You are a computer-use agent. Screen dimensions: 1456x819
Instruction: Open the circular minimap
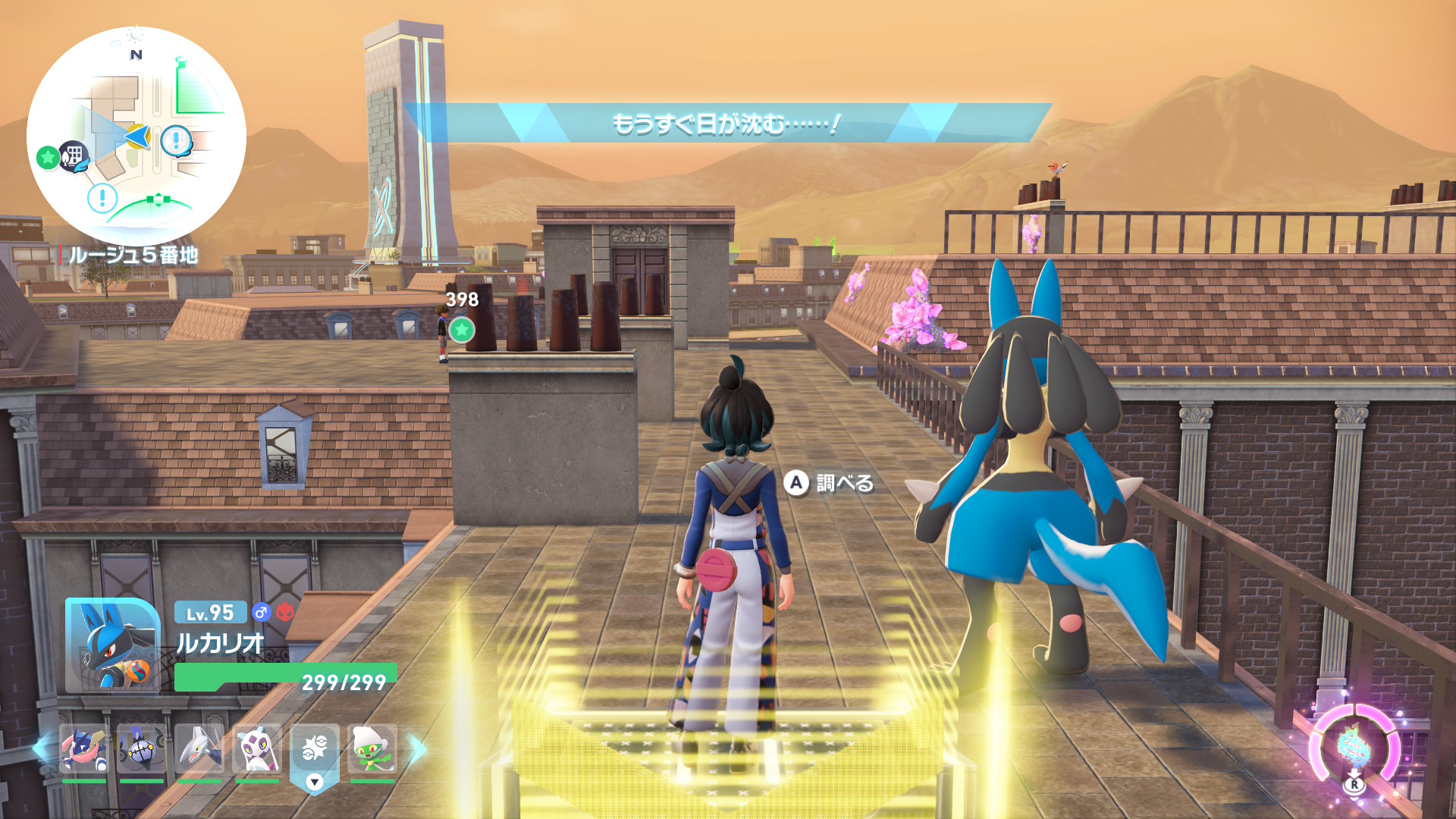[x=136, y=136]
